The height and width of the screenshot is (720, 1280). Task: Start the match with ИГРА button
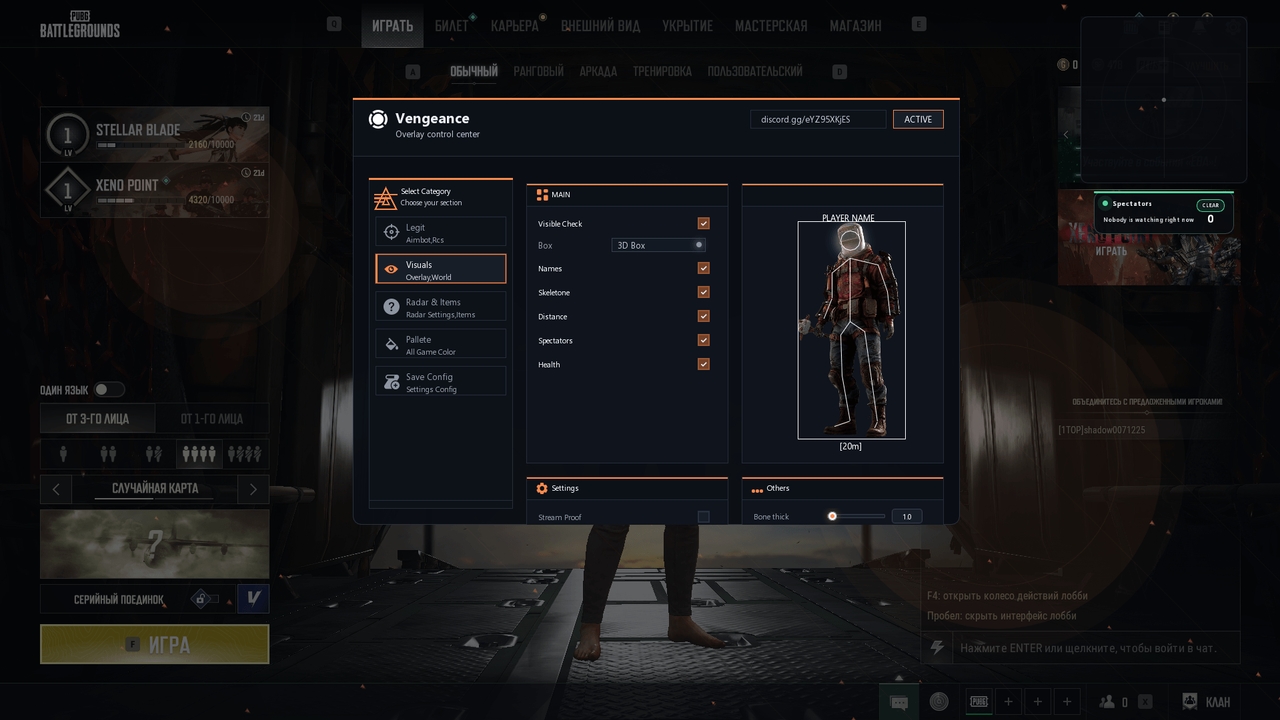155,644
